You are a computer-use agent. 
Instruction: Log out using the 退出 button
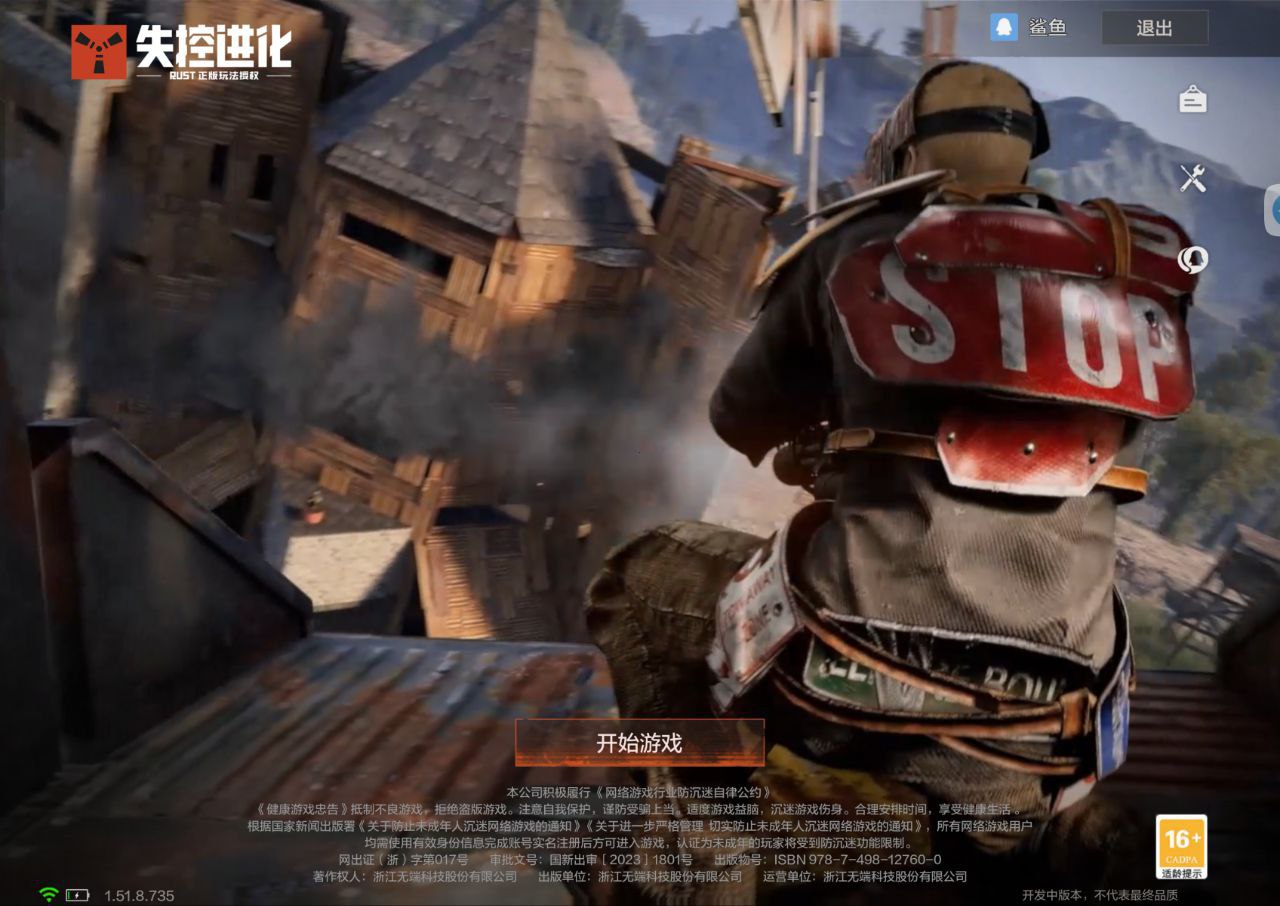[x=1154, y=28]
